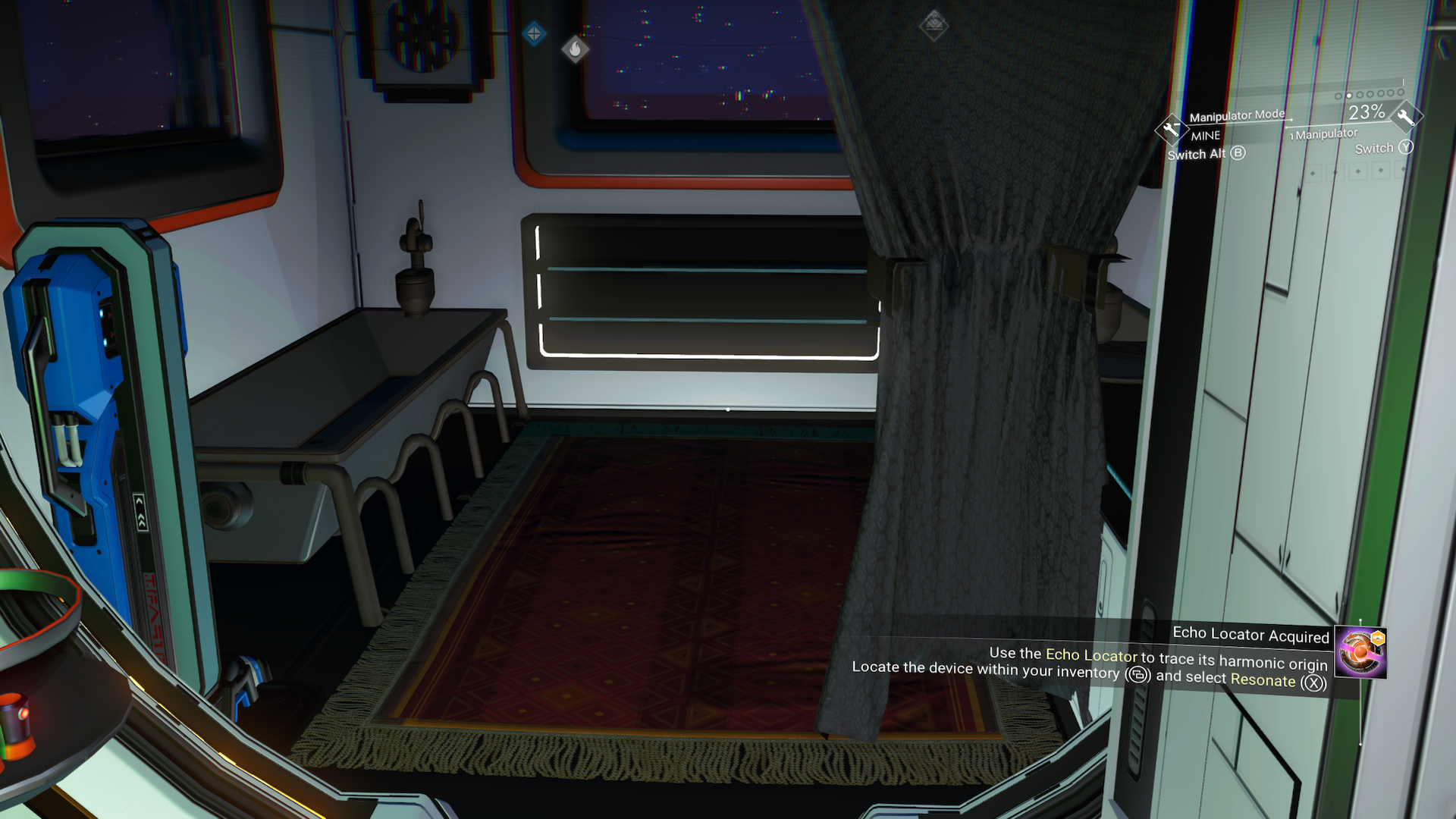Open the Echo Locator Acquired notification icon

click(x=1360, y=652)
